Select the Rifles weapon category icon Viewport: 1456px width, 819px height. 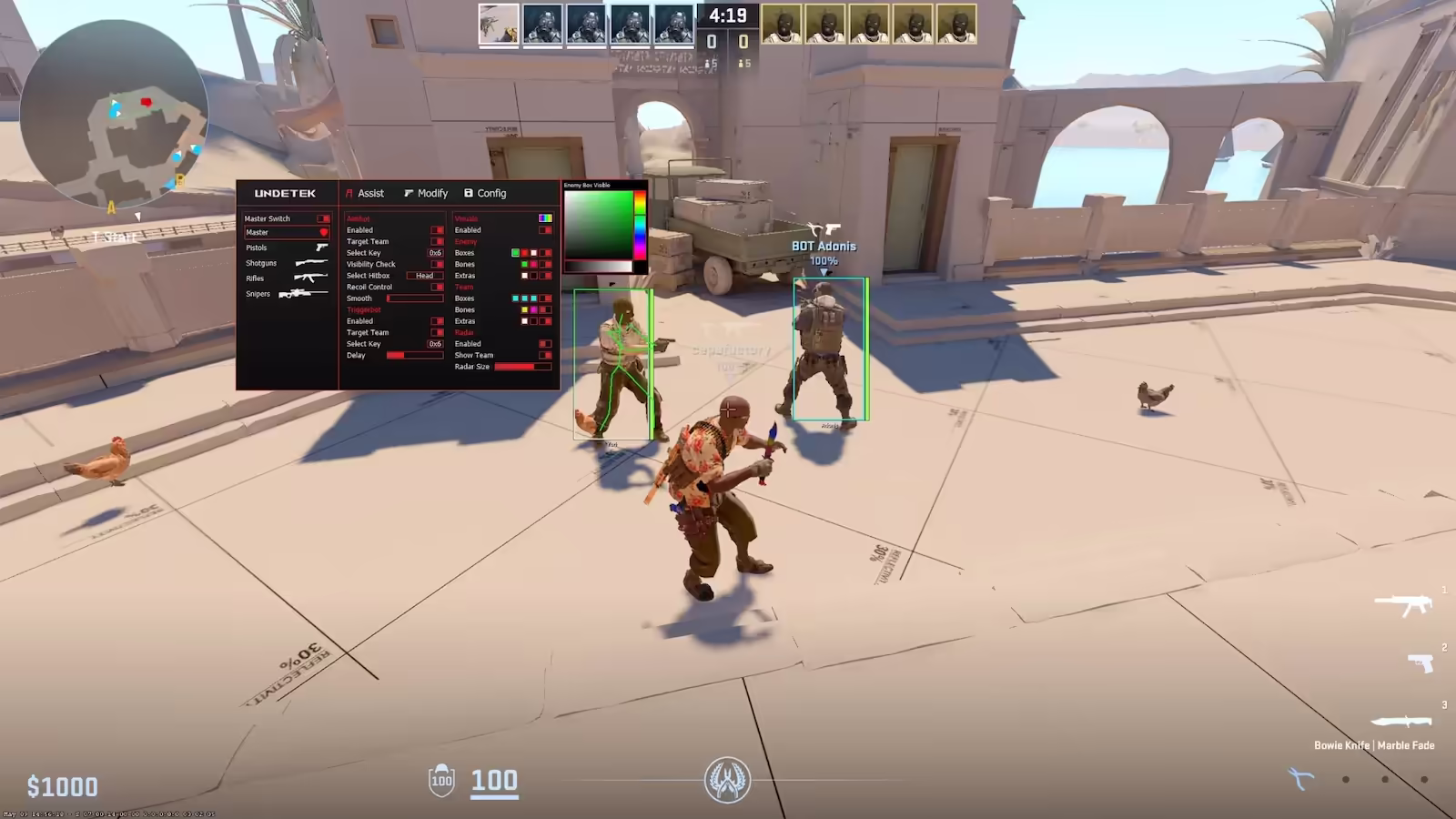[x=311, y=278]
